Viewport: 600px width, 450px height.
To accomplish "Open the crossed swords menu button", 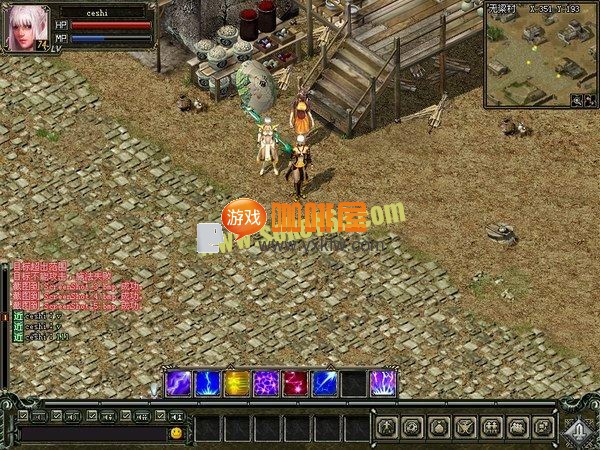I will pyautogui.click(x=465, y=428).
